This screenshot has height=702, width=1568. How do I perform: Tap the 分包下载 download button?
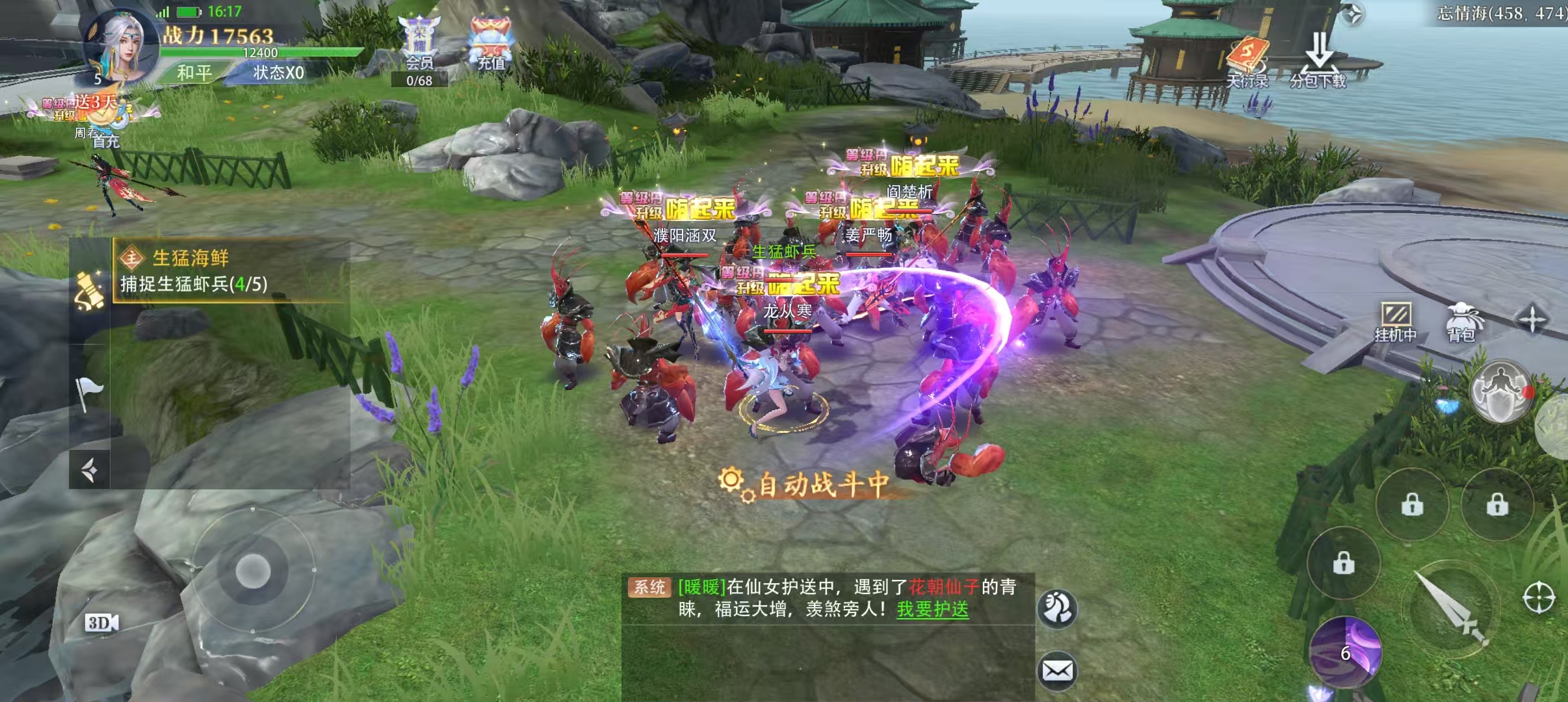click(1318, 61)
